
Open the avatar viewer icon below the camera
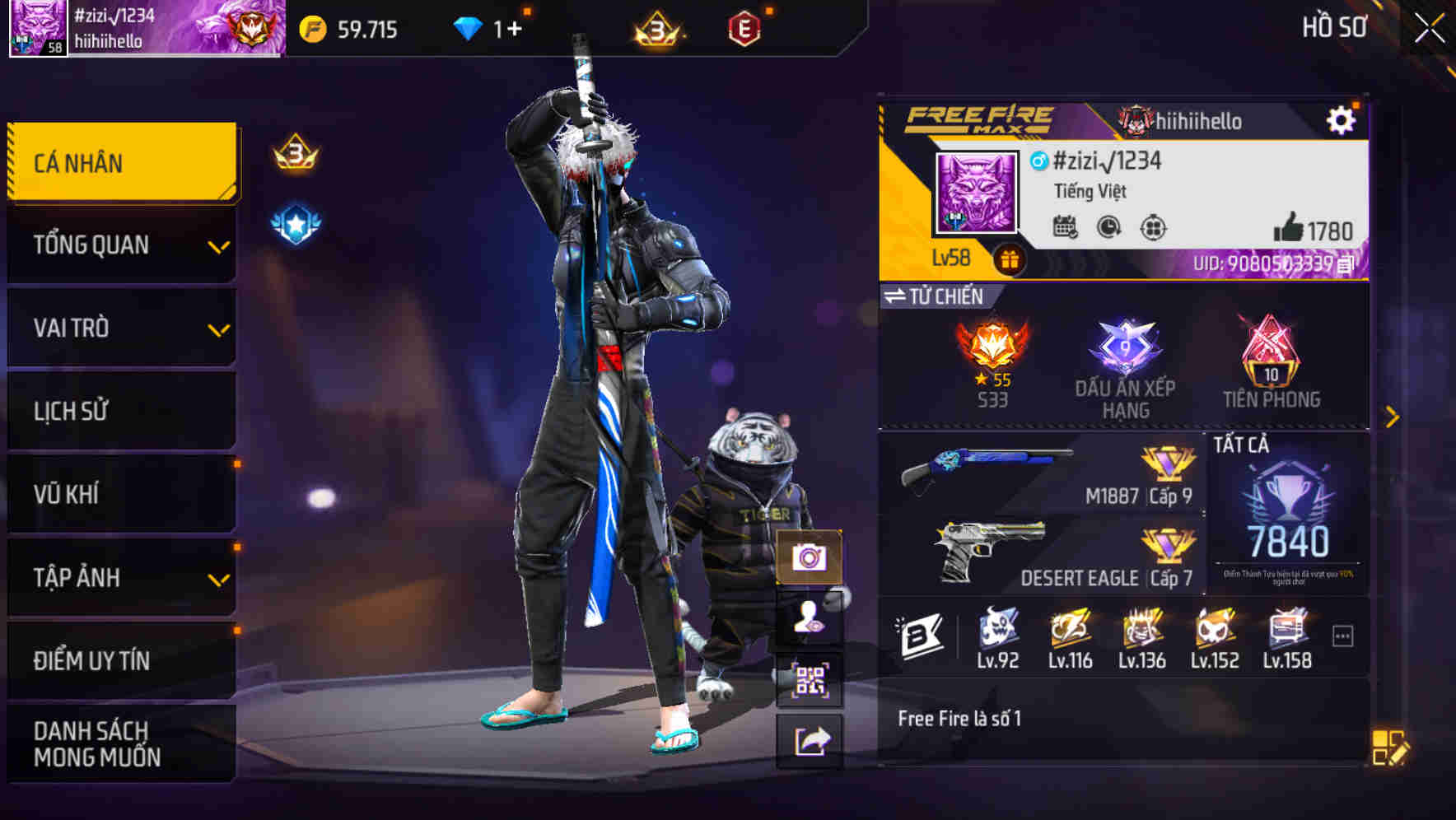pos(810,618)
